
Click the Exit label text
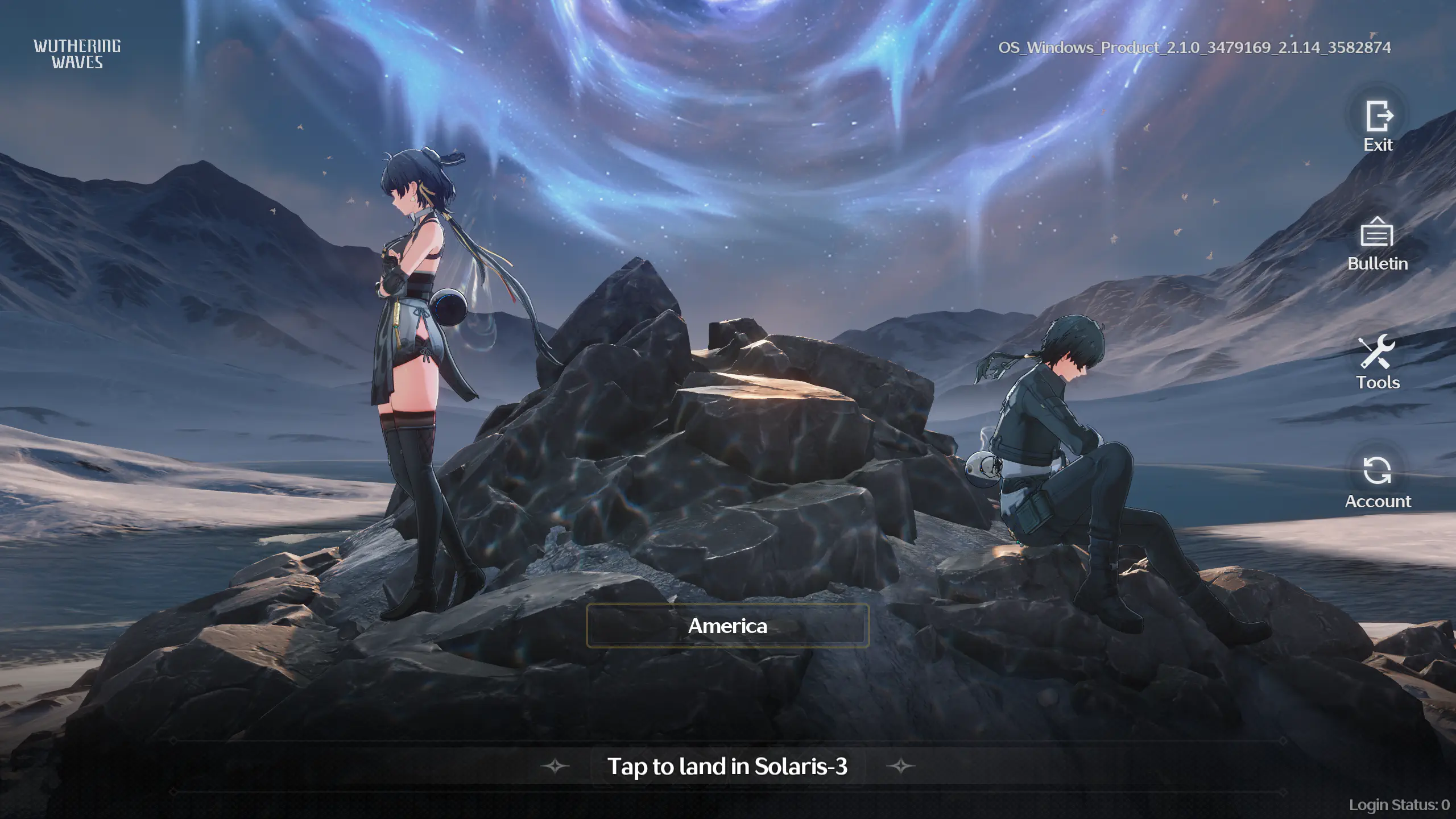pos(1379,145)
